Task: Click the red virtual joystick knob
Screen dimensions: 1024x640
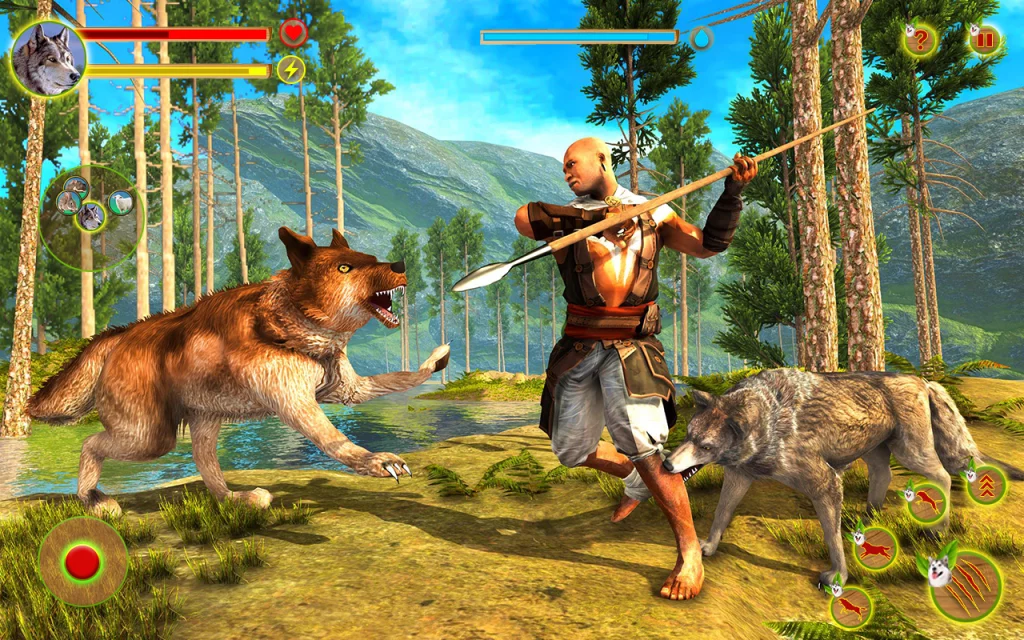Action: (82, 562)
